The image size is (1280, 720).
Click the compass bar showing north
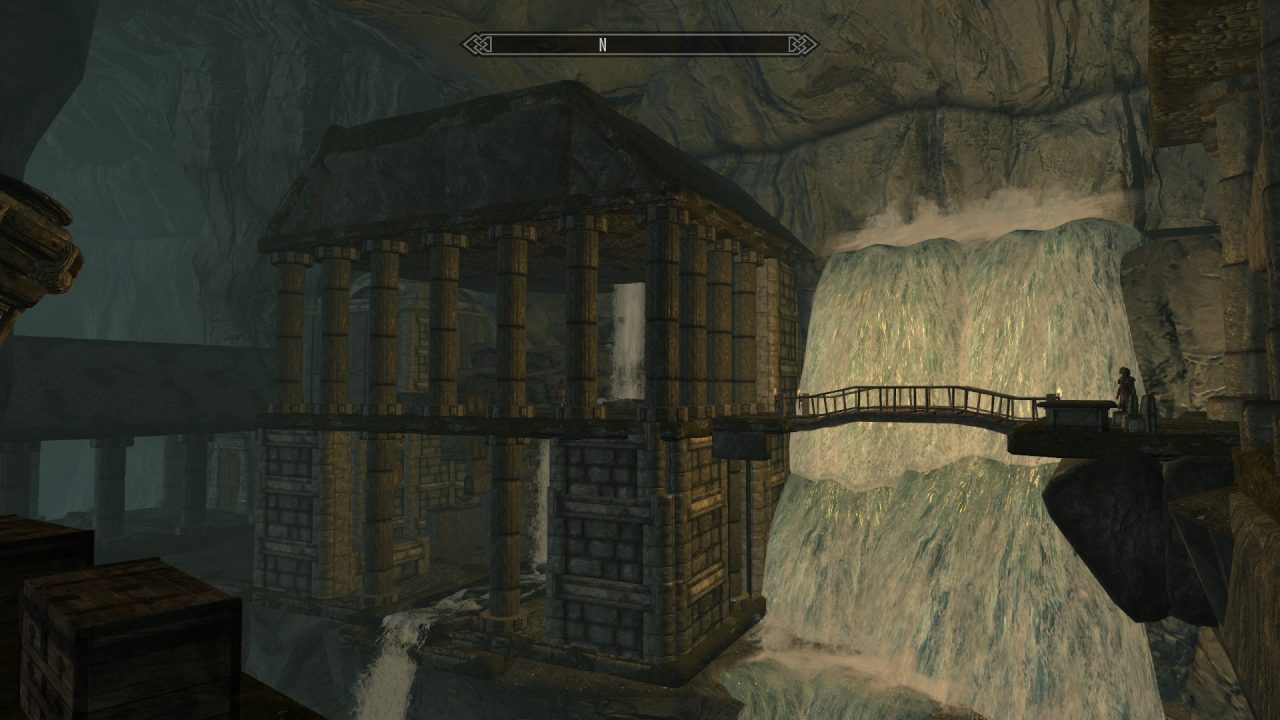(639, 44)
